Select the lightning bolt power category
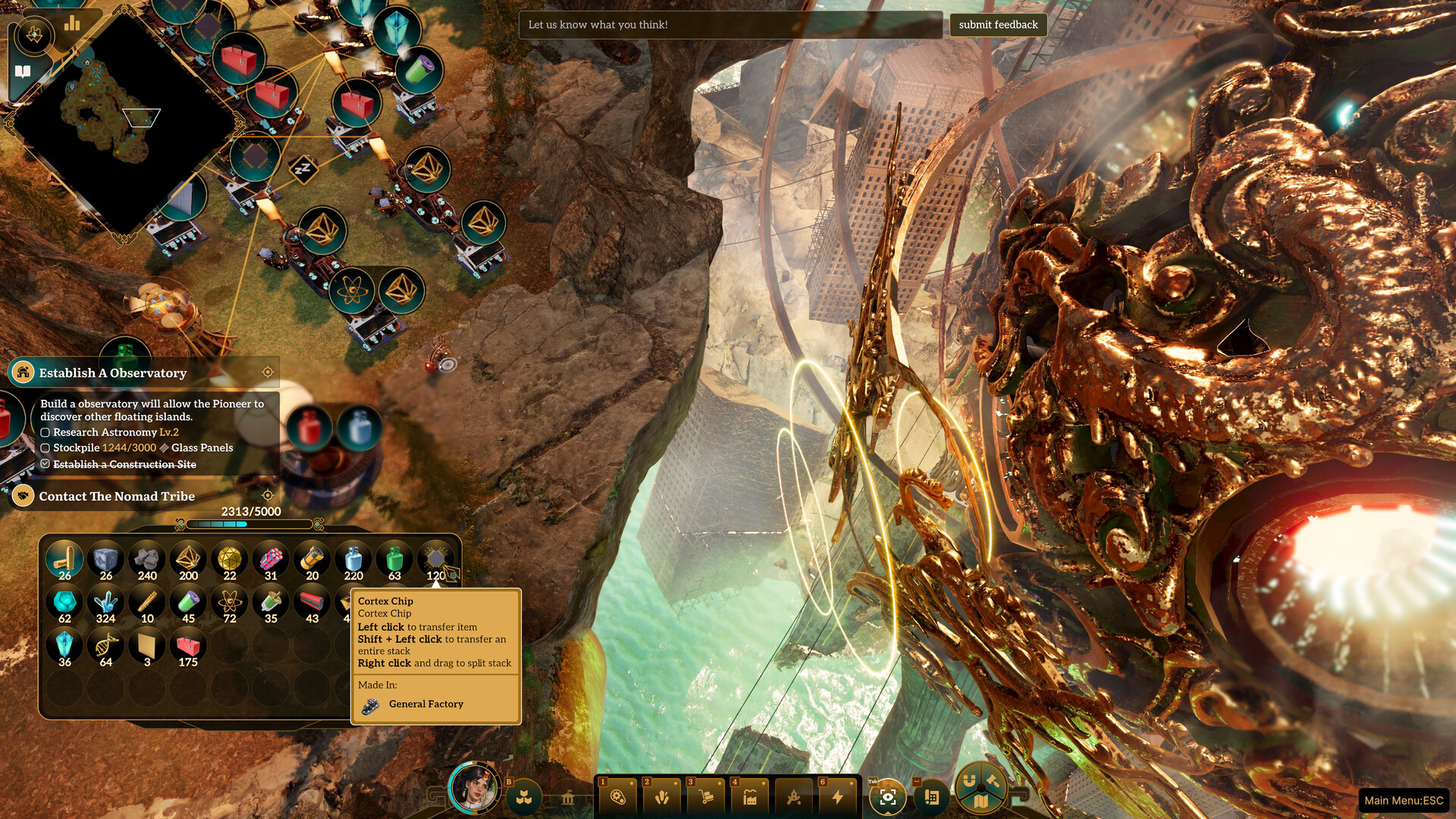Viewport: 1456px width, 819px height. (x=837, y=797)
